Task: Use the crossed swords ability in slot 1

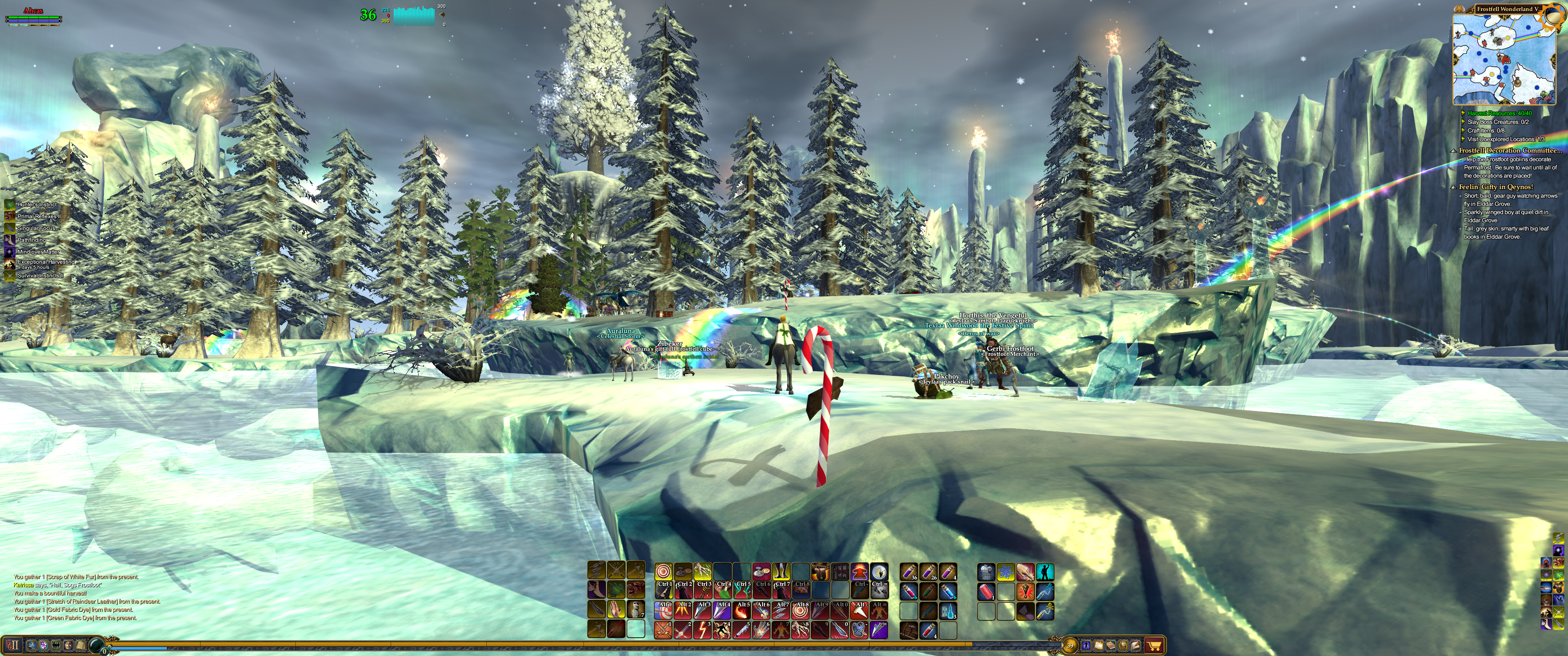Action: tap(664, 629)
